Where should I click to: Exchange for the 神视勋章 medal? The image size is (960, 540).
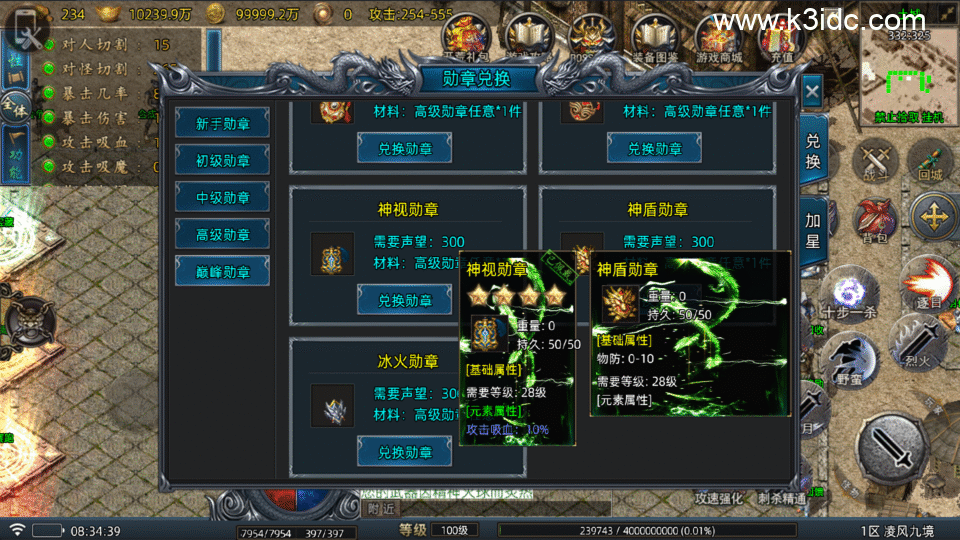[x=404, y=299]
